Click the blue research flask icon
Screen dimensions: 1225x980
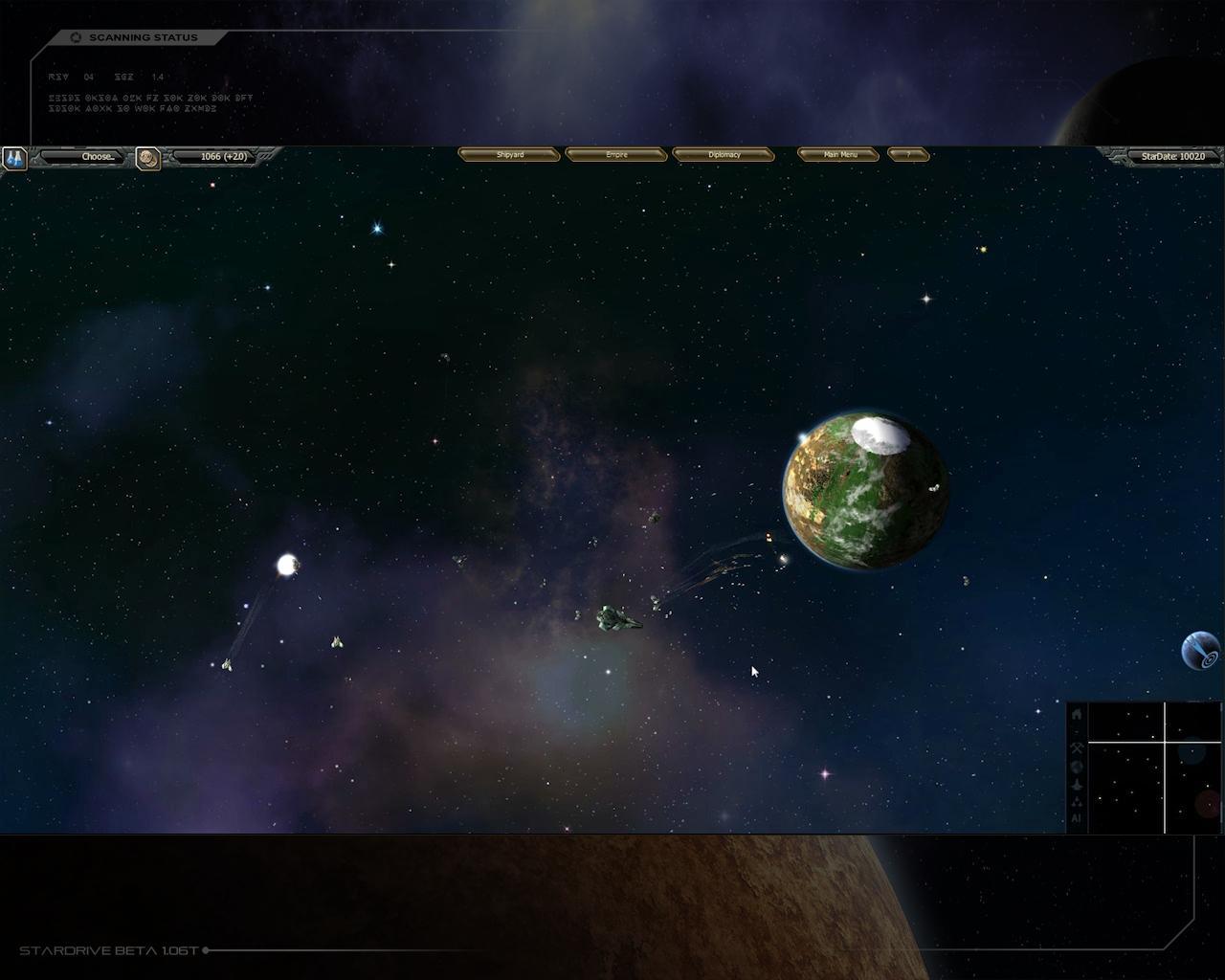(x=14, y=158)
